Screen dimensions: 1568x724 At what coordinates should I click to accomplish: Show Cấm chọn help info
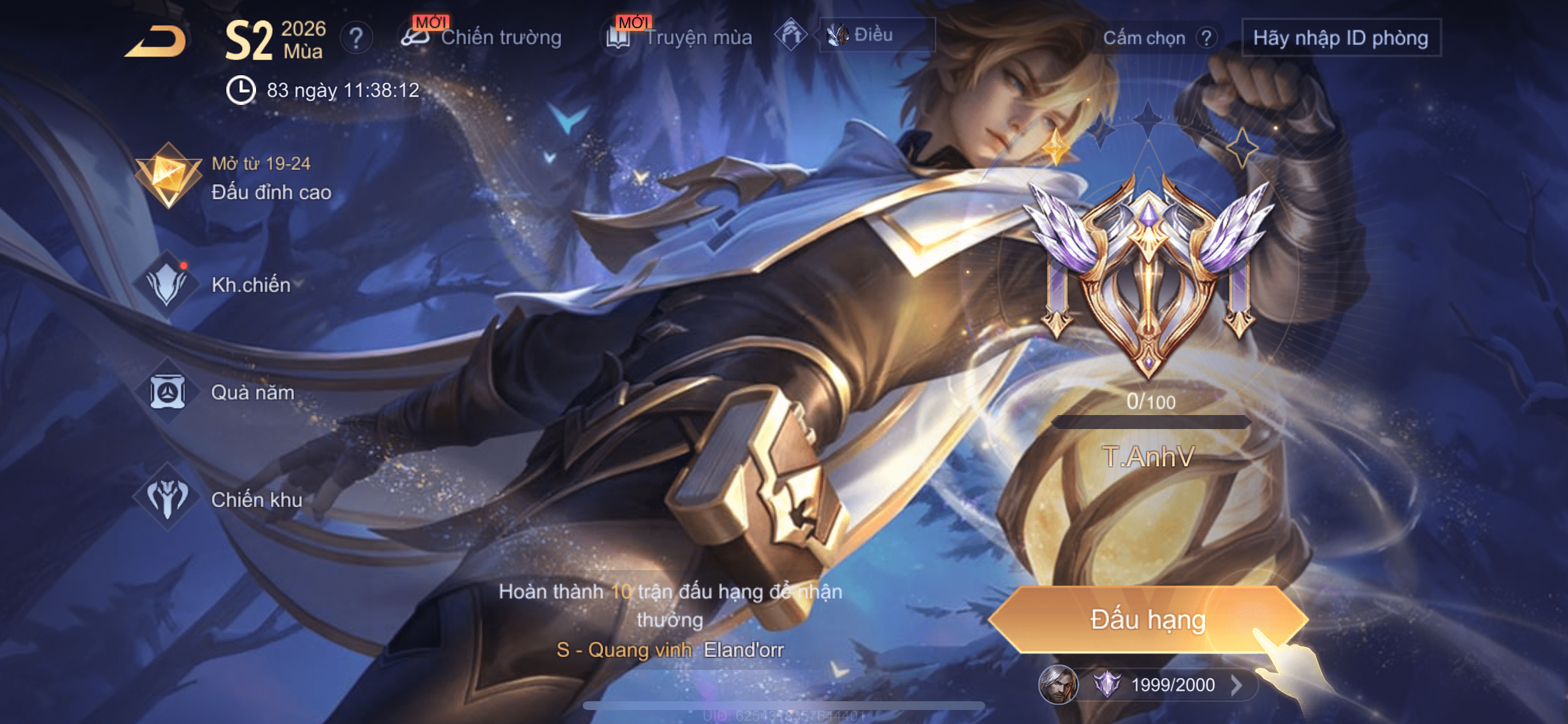pos(1206,38)
